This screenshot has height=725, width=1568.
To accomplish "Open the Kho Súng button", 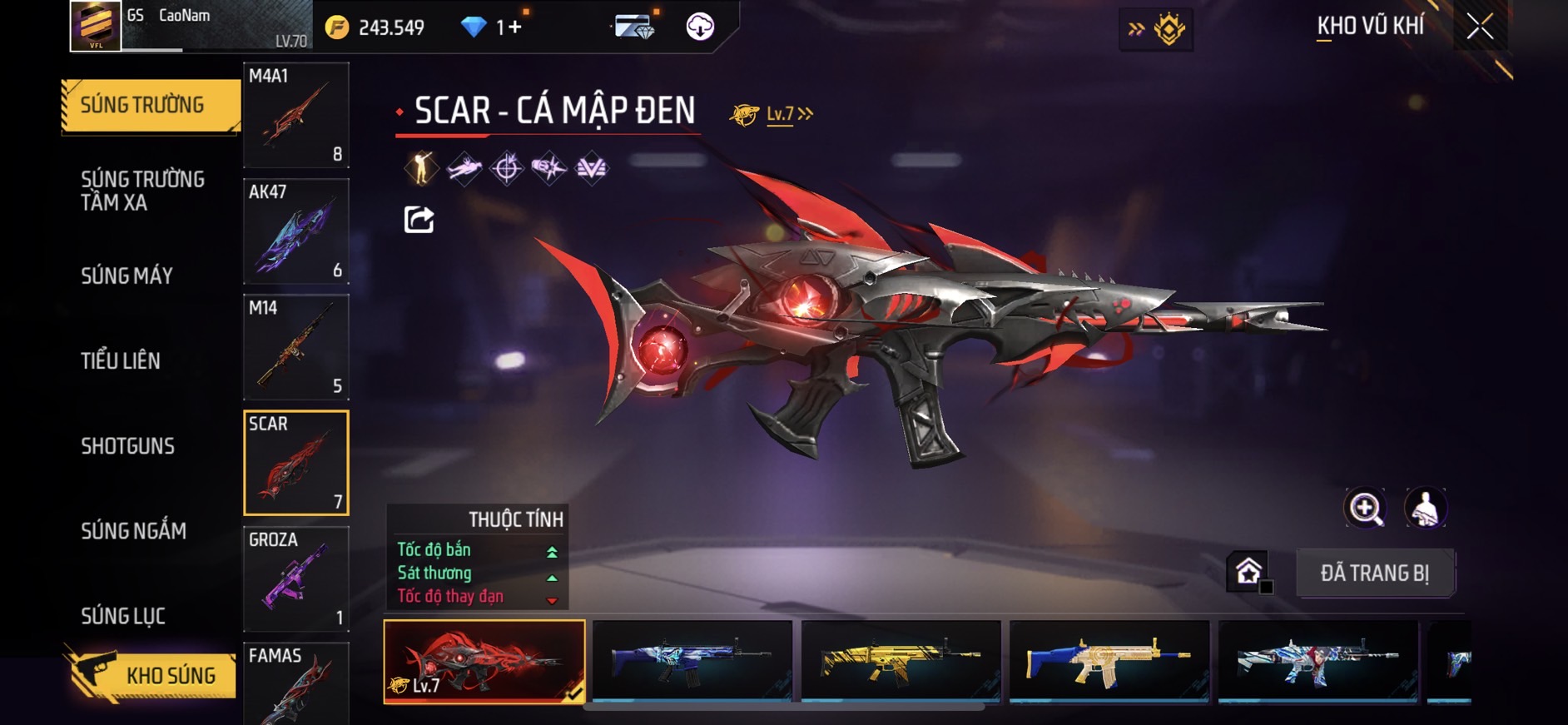I will coord(150,675).
